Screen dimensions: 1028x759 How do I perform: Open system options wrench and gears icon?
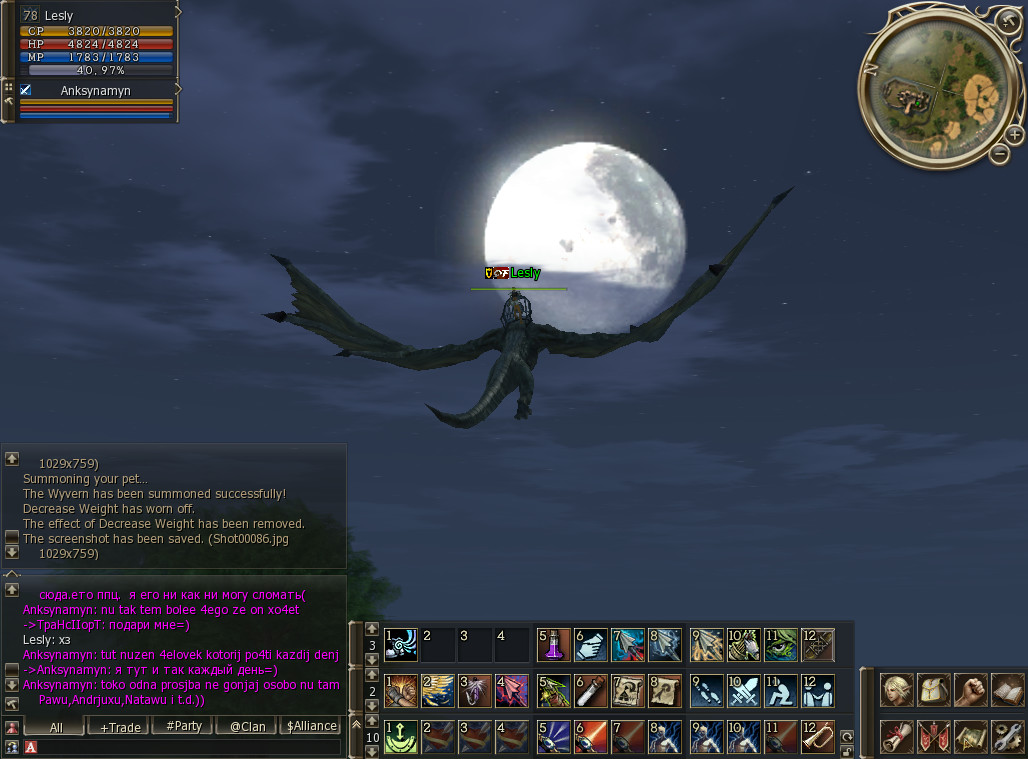coord(1007,736)
